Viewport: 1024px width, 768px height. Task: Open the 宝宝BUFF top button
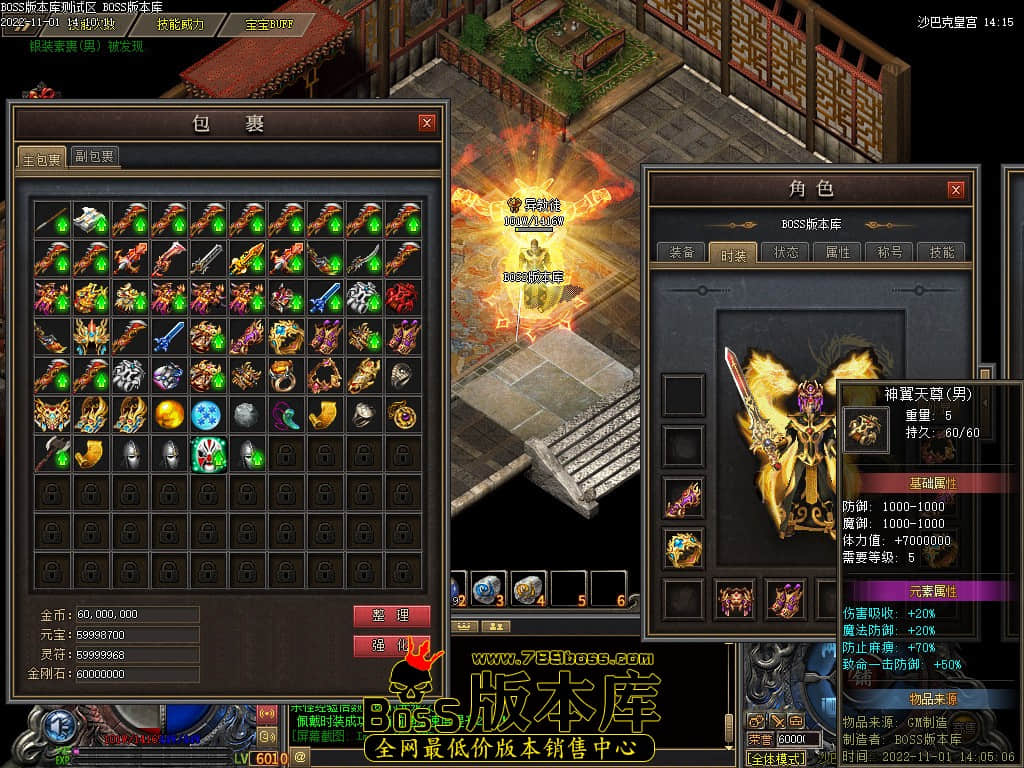pyautogui.click(x=270, y=23)
